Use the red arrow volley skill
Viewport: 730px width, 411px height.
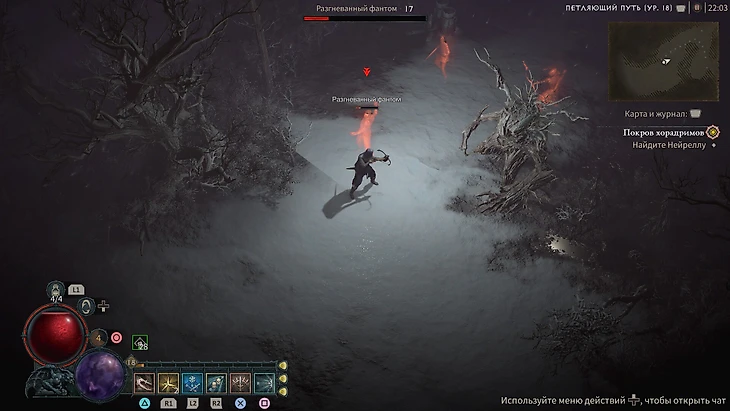pyautogui.click(x=240, y=383)
